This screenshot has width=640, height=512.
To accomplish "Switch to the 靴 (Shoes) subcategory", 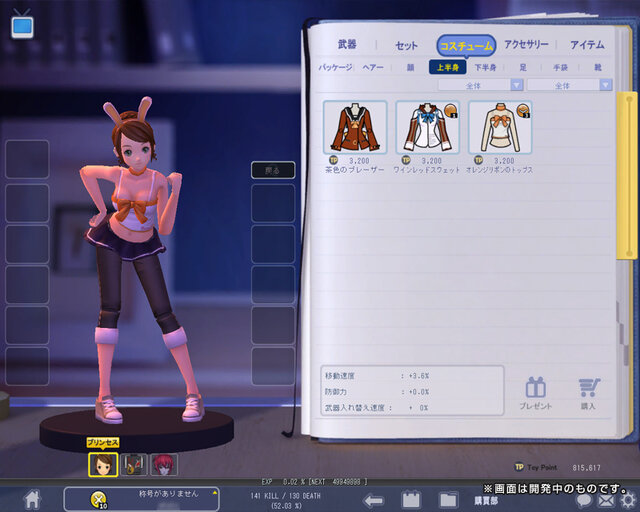I will [x=597, y=68].
